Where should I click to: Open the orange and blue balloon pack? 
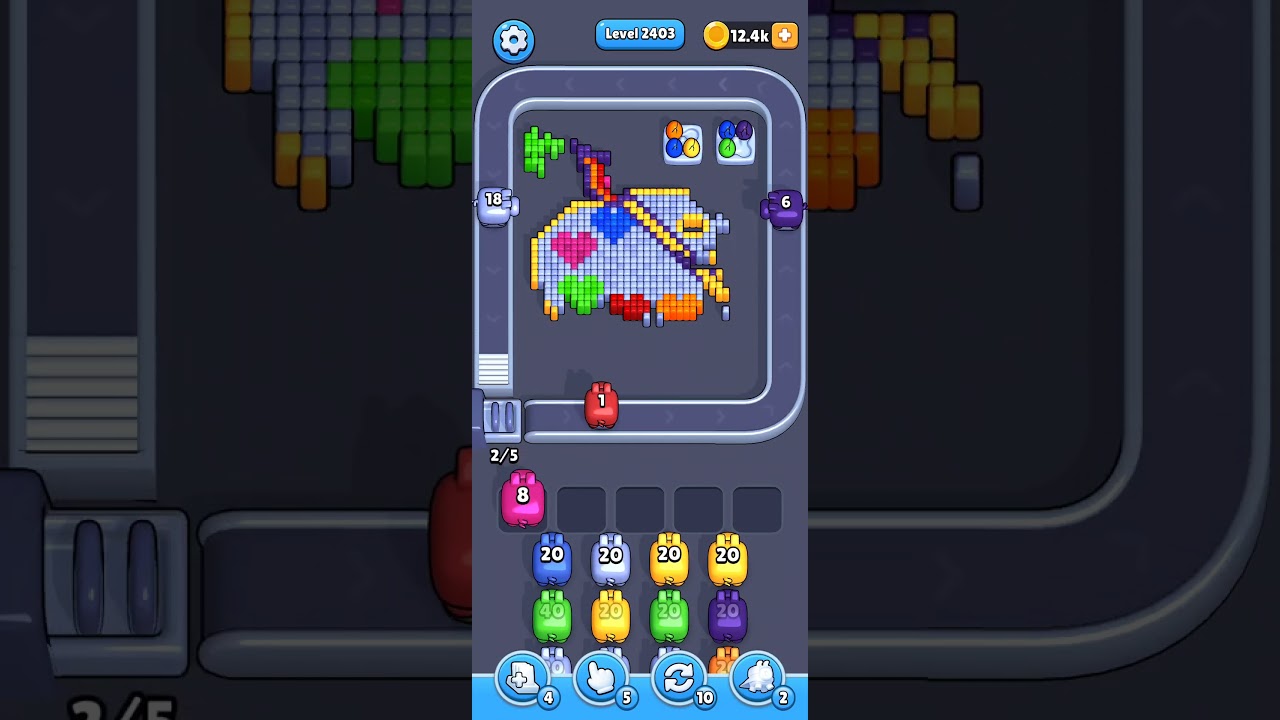coord(681,140)
